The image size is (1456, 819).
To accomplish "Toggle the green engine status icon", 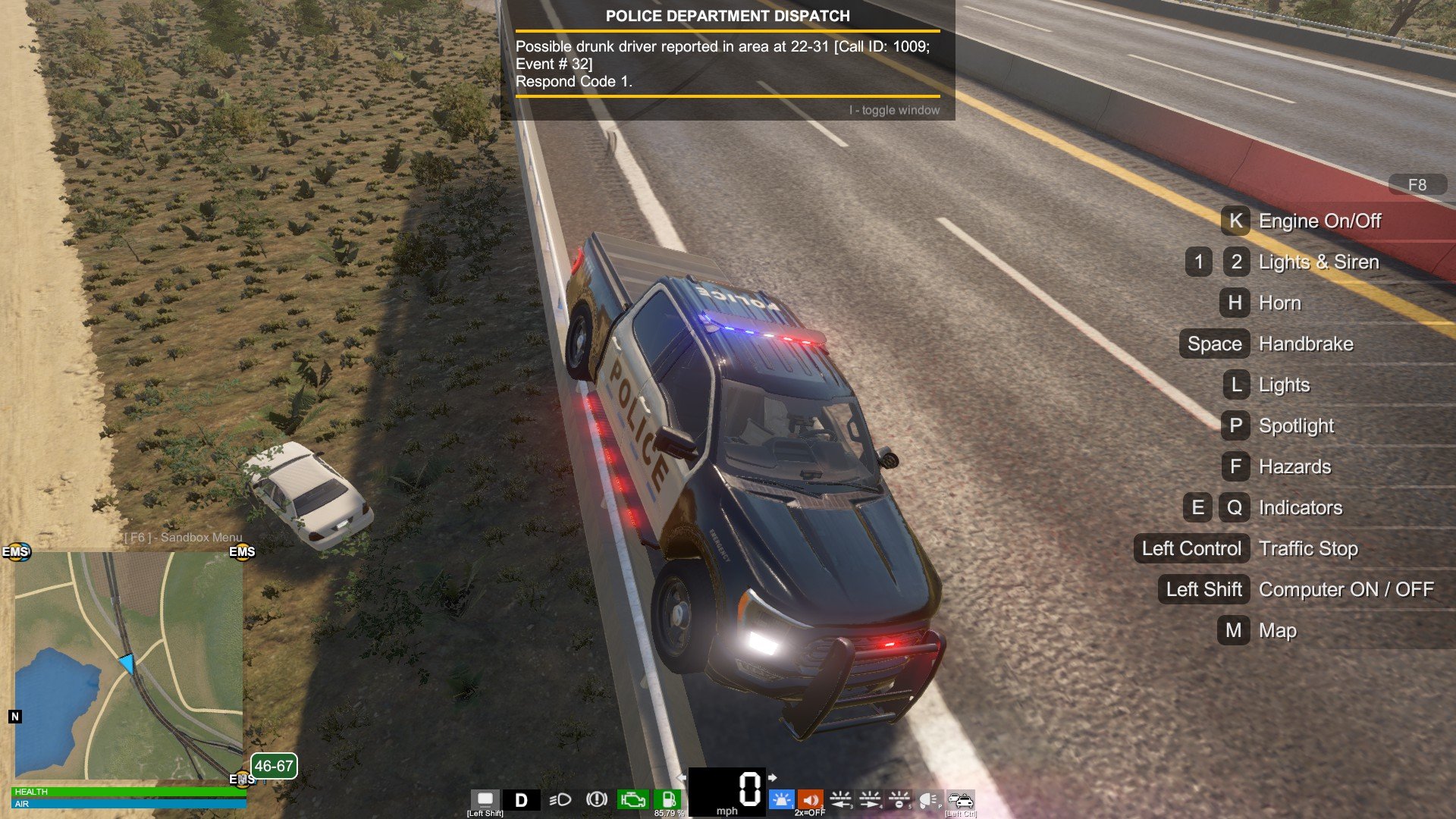I will pos(632,799).
